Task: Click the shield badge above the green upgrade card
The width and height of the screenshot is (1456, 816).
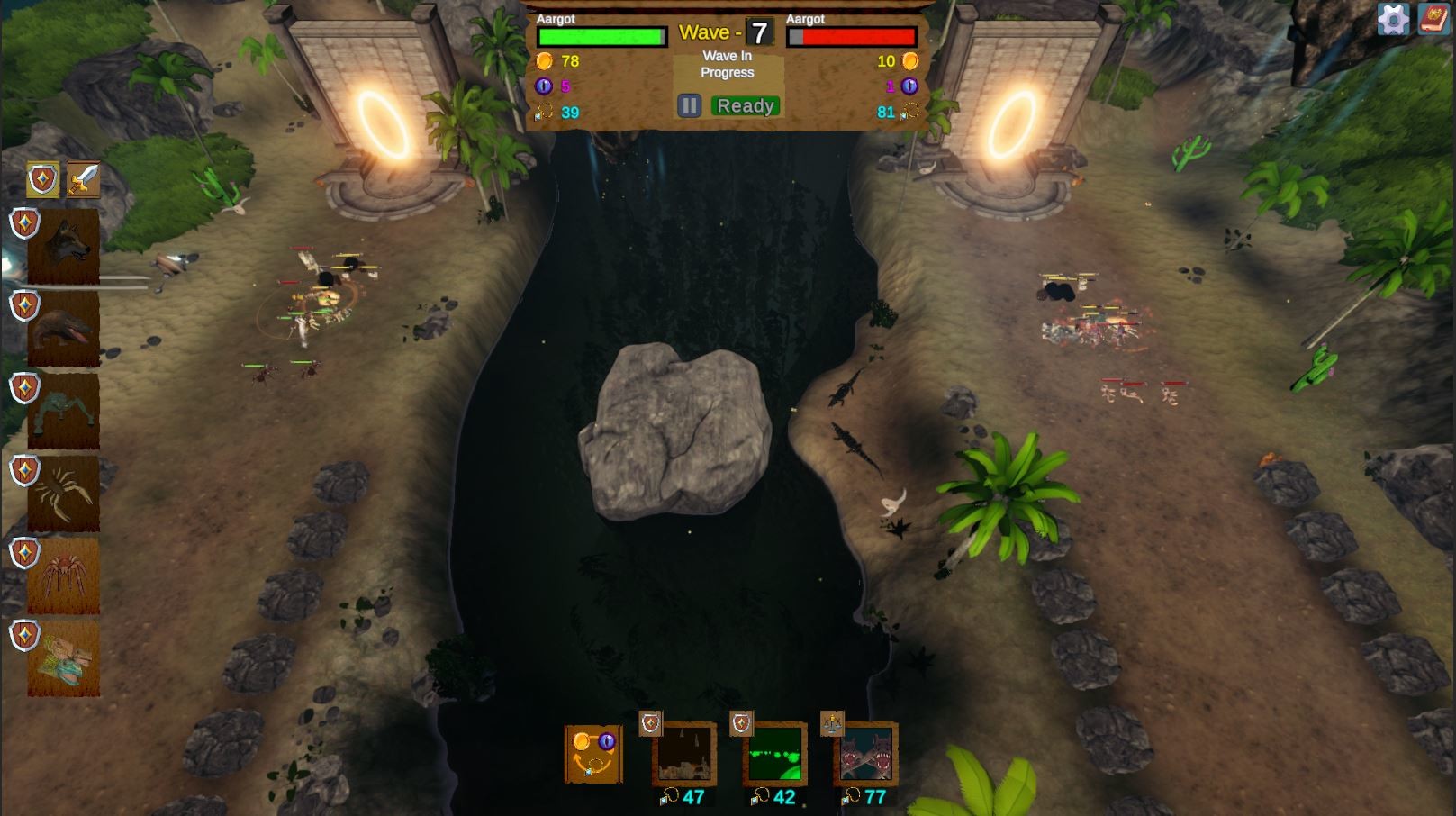Action: 743,723
